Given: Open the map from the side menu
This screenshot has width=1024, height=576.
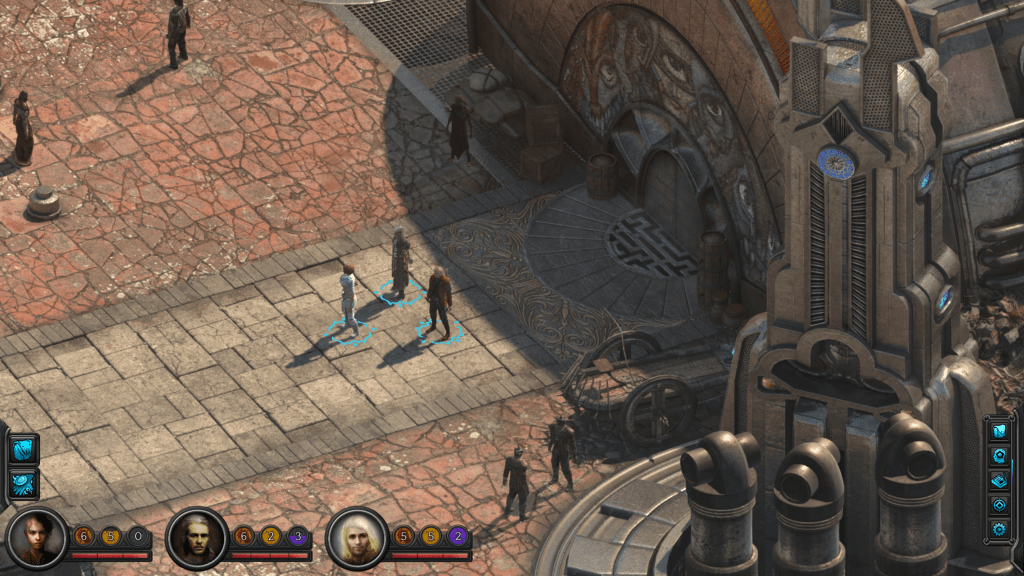Looking at the screenshot, I should click(999, 431).
